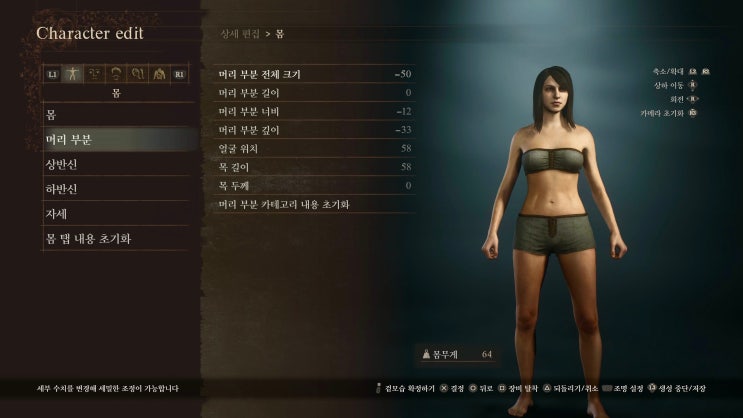Select the 머리 부분 깊이 row
Screen dimensions: 743x418
coord(316,130)
